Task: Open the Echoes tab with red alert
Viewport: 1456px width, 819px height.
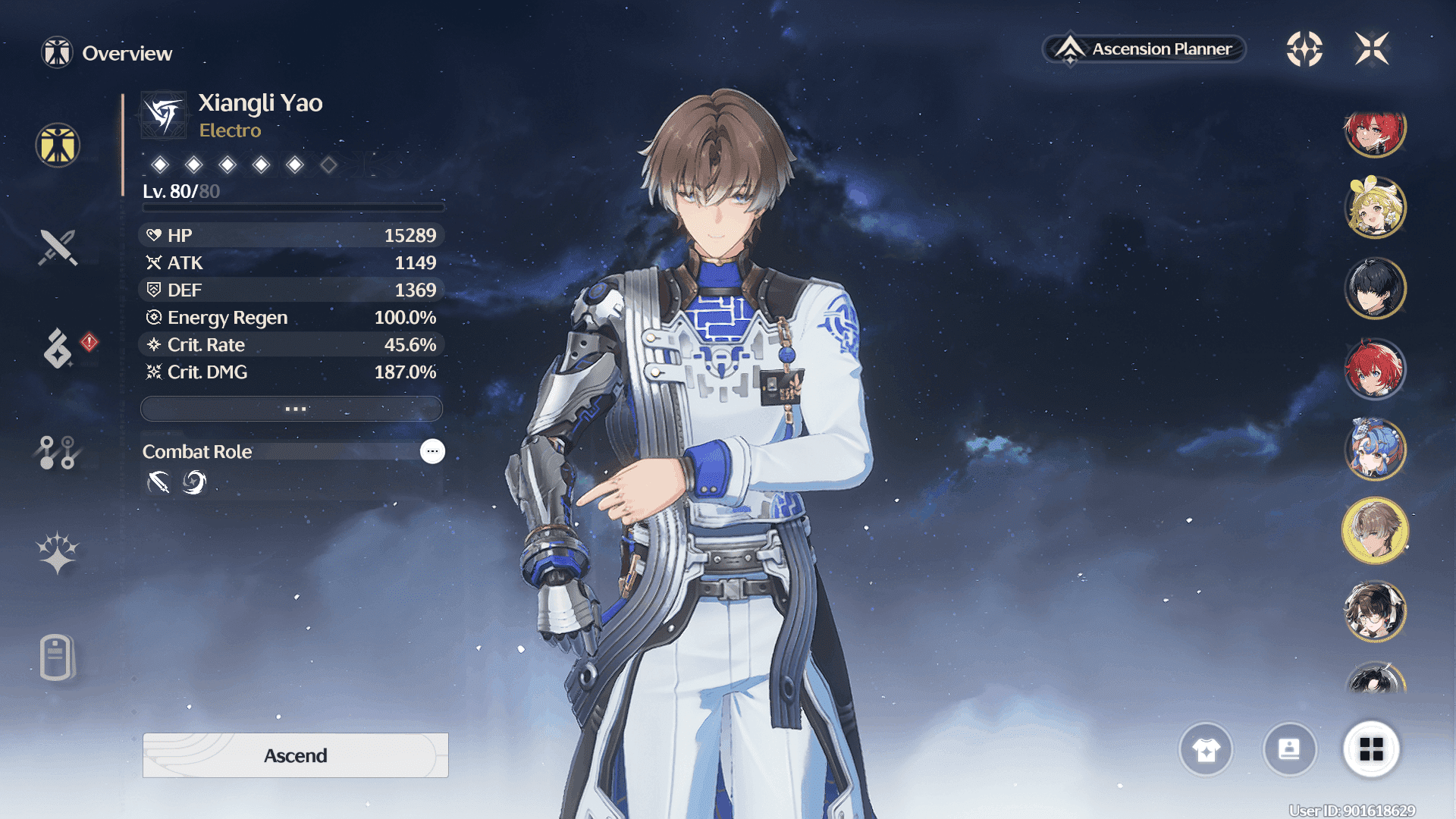Action: [x=58, y=348]
